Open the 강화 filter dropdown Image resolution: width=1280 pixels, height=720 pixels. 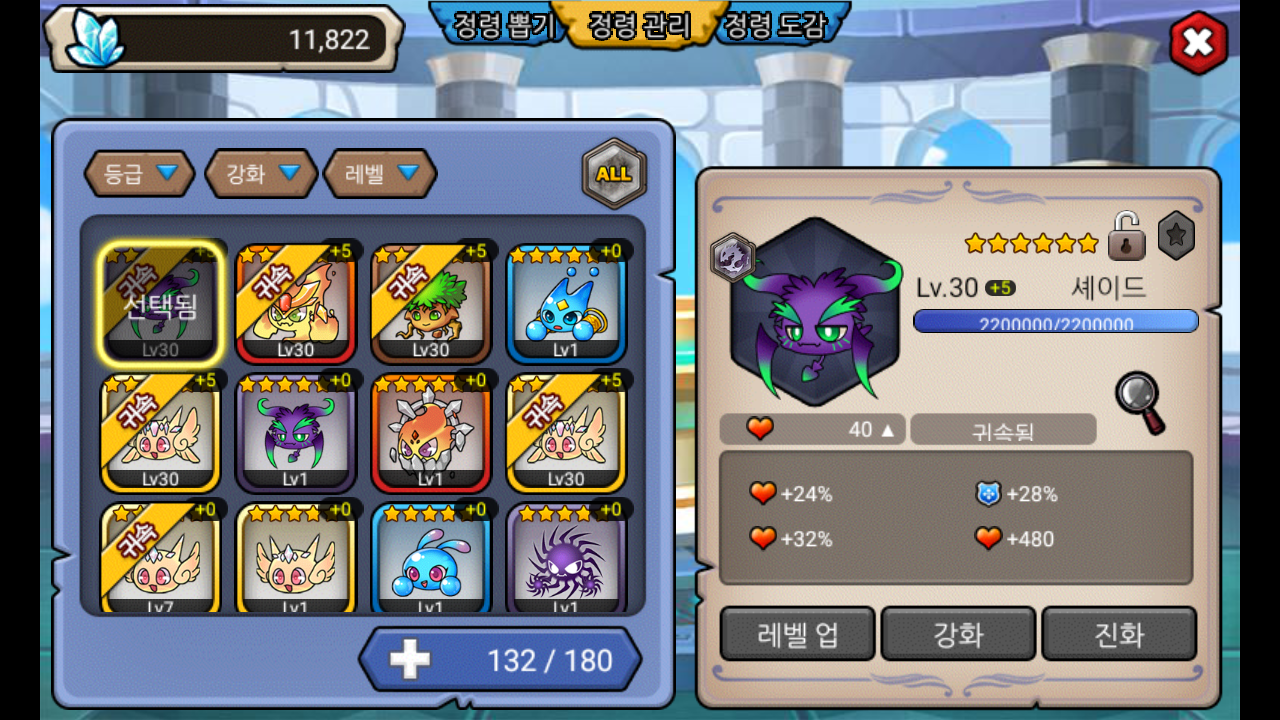pos(262,174)
